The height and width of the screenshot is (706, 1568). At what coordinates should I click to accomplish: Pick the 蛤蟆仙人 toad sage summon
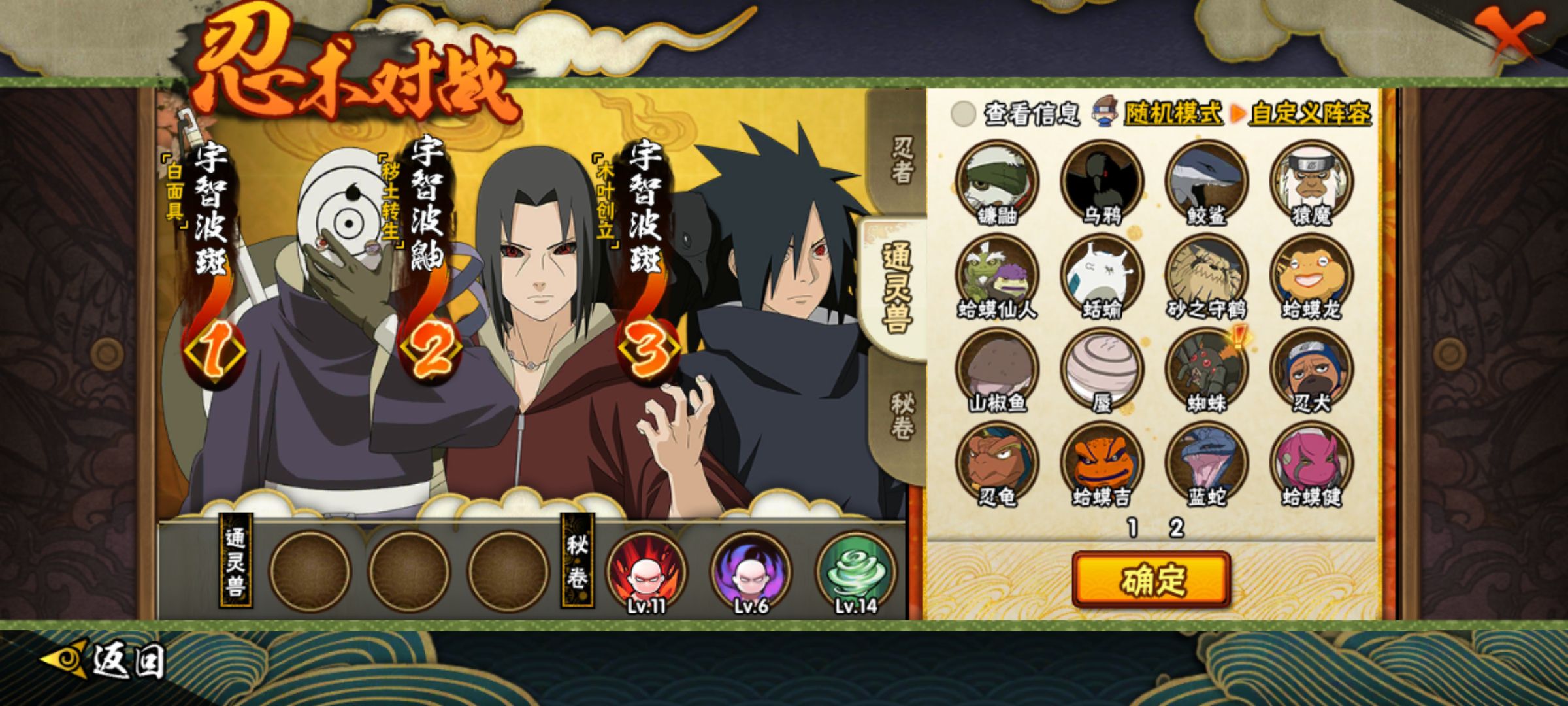(x=997, y=275)
